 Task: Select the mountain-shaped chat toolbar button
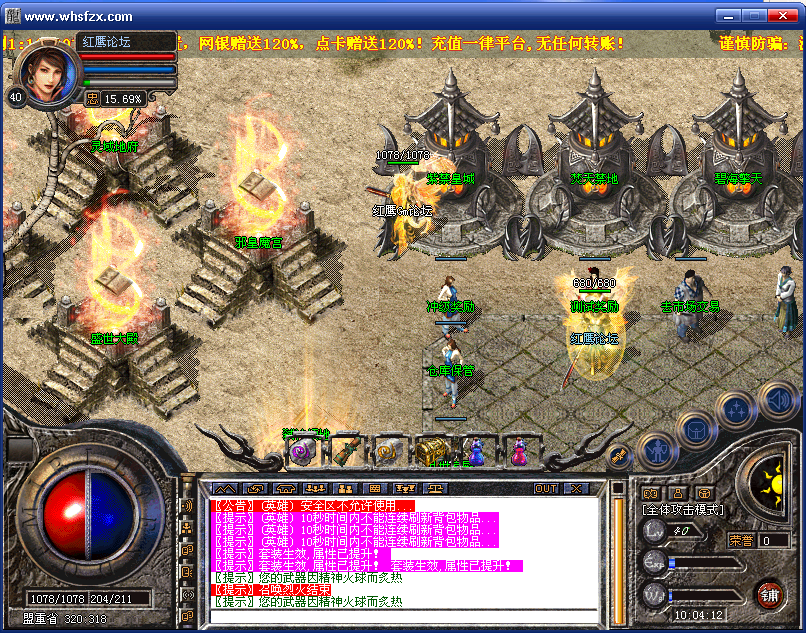pyautogui.click(x=222, y=488)
